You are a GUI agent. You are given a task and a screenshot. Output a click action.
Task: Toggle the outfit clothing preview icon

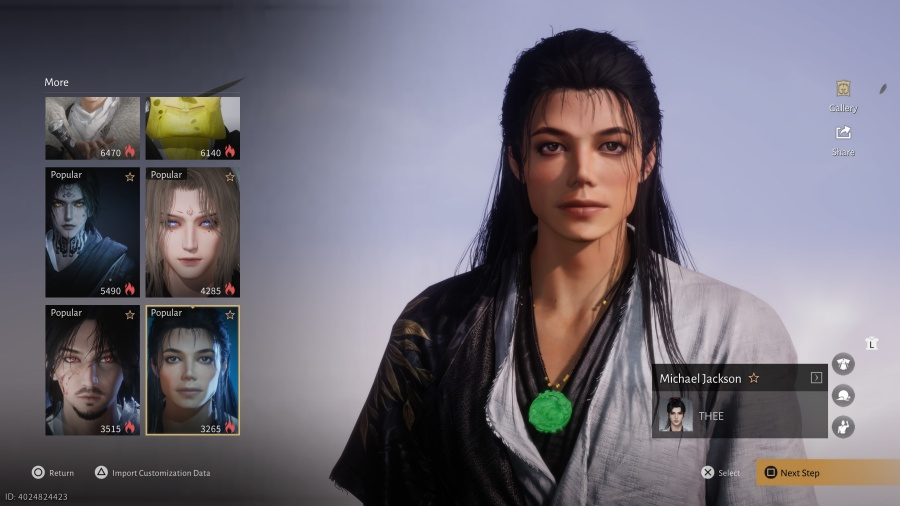843,364
